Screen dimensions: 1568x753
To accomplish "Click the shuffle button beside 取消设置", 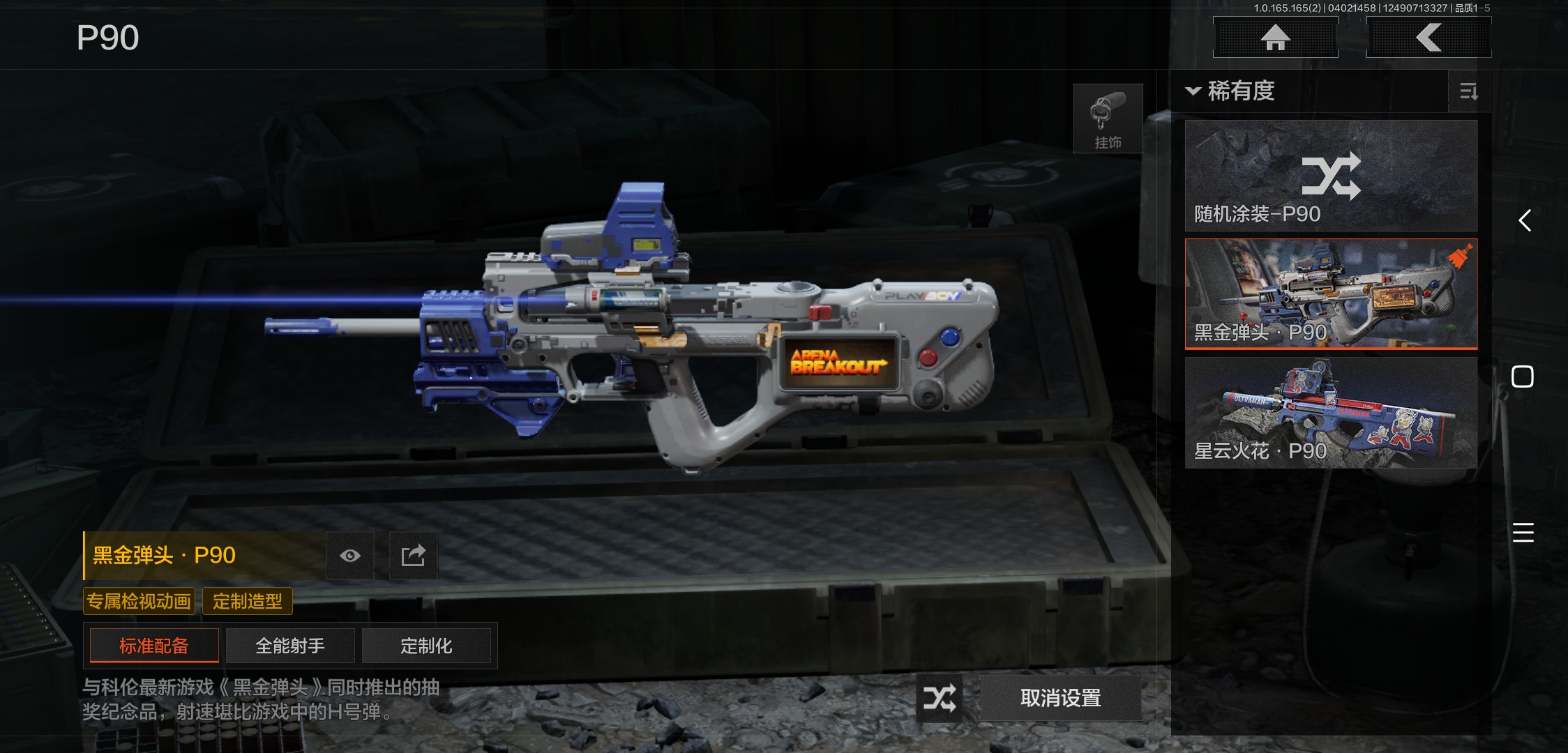I will pyautogui.click(x=939, y=698).
